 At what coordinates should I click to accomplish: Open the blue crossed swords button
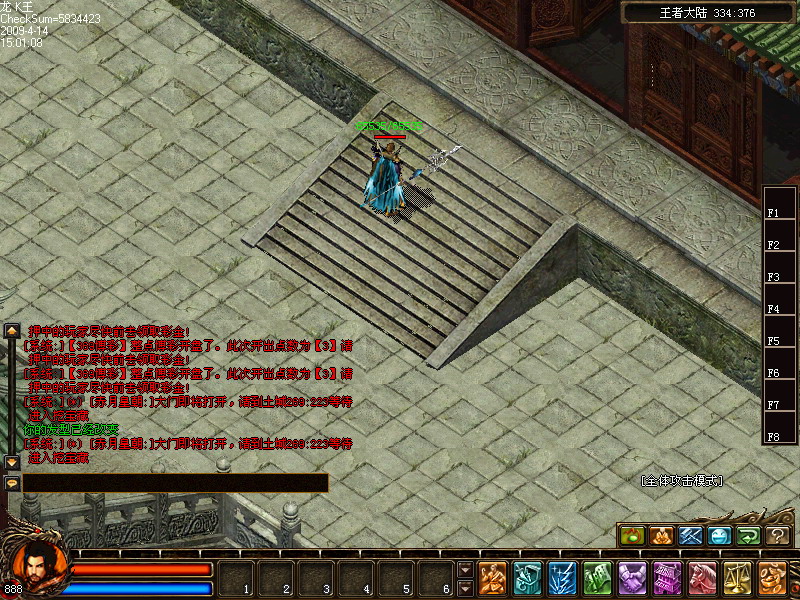pos(690,536)
